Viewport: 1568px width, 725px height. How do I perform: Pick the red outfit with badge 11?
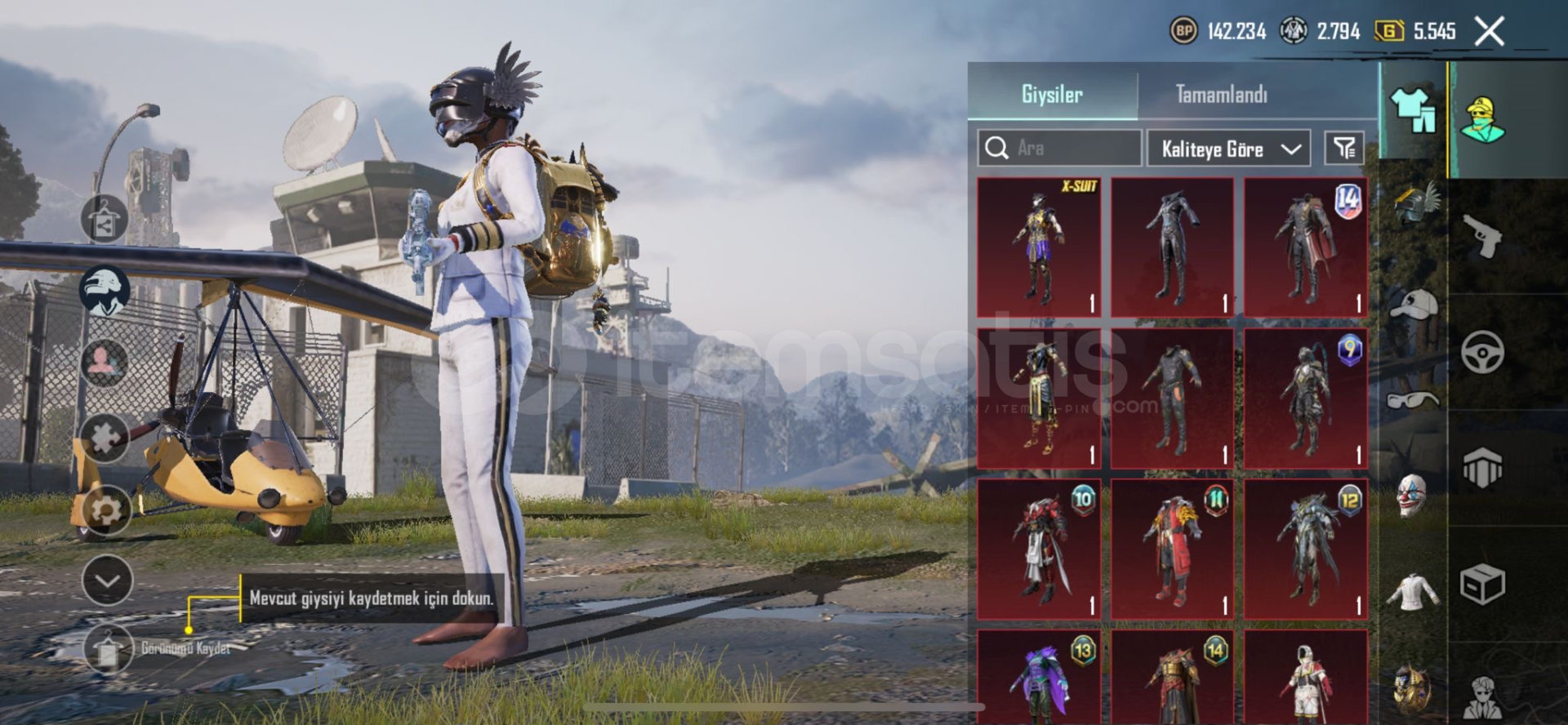click(x=1172, y=549)
